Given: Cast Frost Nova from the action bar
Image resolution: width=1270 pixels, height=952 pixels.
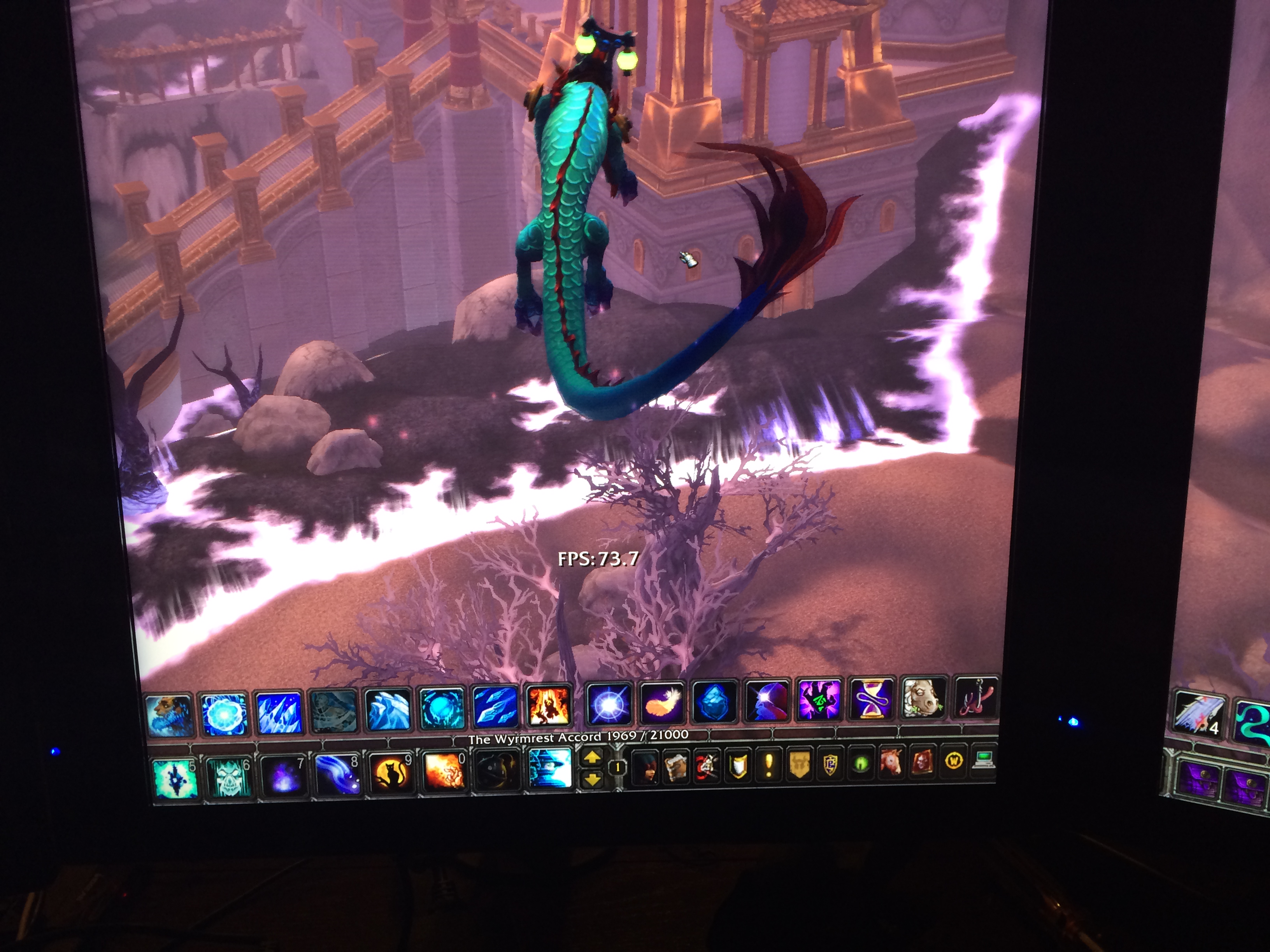Looking at the screenshot, I should click(x=223, y=714).
